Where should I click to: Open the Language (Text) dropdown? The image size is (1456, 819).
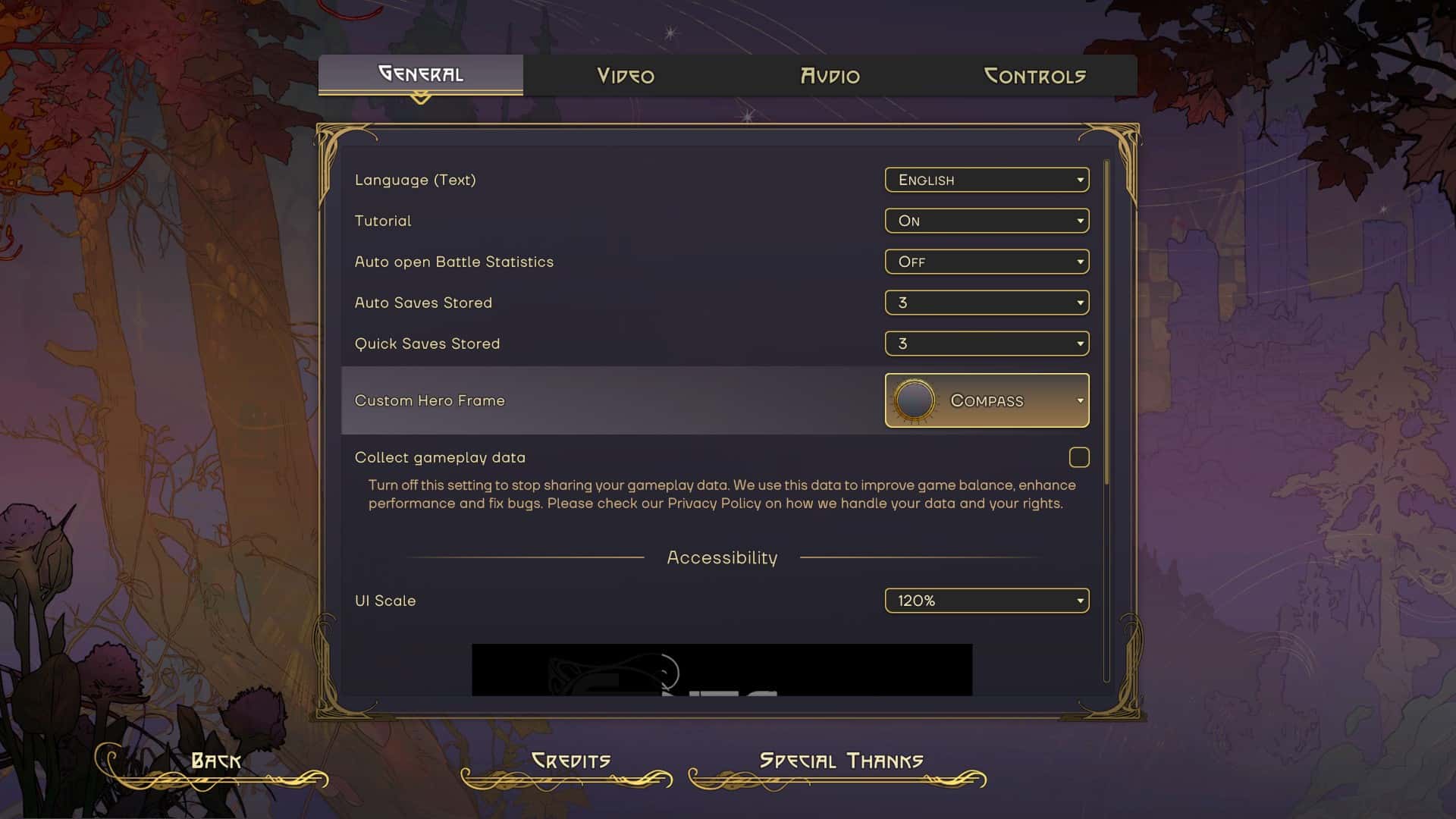986,180
